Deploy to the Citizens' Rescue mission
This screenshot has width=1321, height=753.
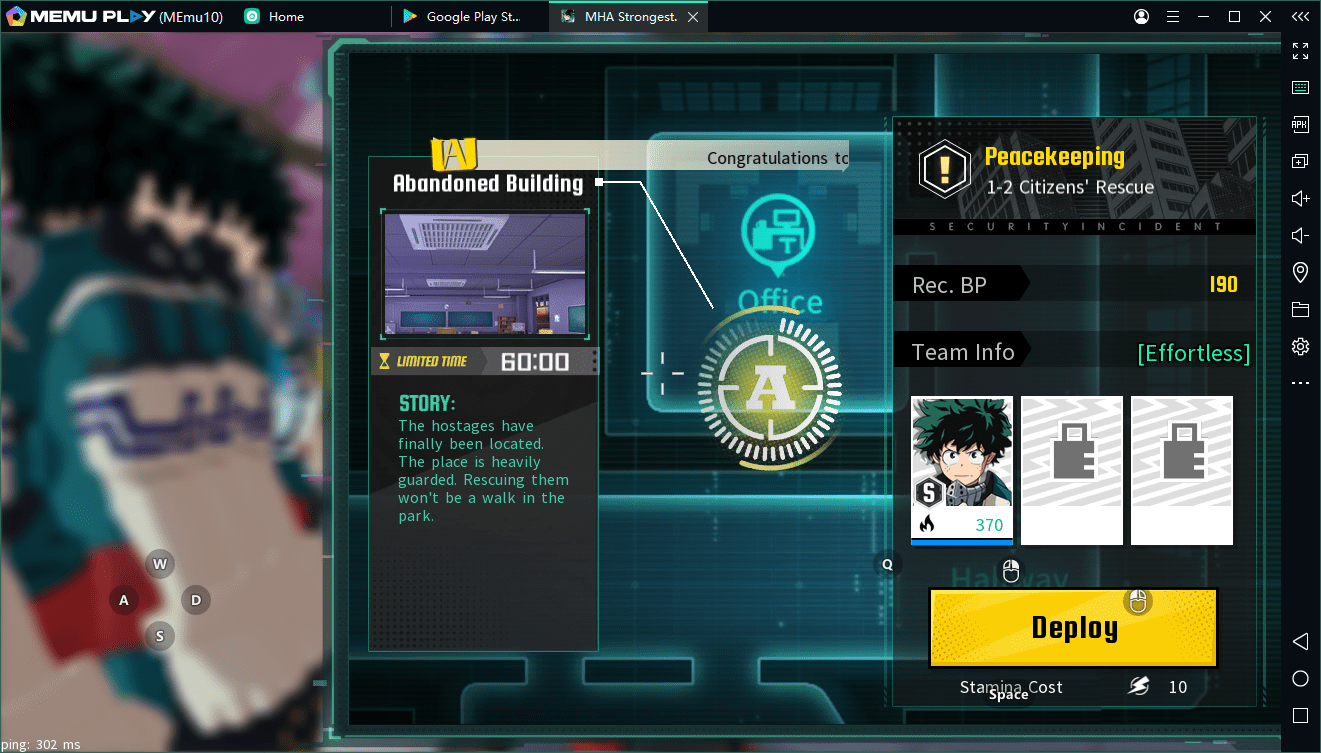pos(1073,628)
